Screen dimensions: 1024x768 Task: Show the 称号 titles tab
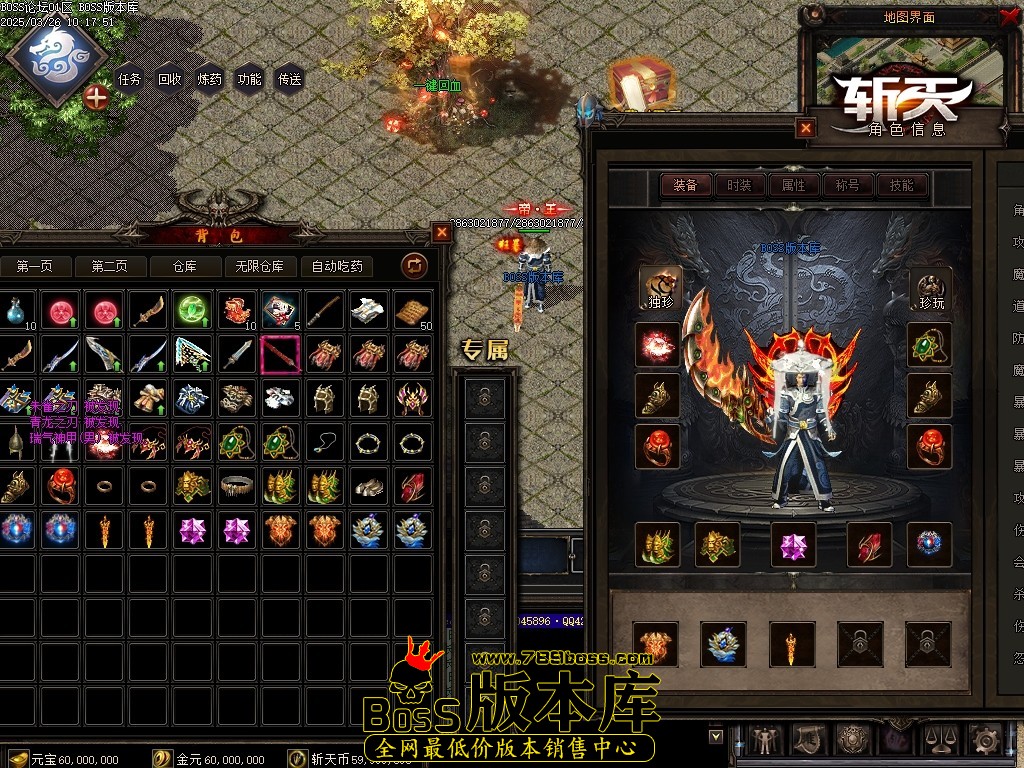(x=848, y=185)
